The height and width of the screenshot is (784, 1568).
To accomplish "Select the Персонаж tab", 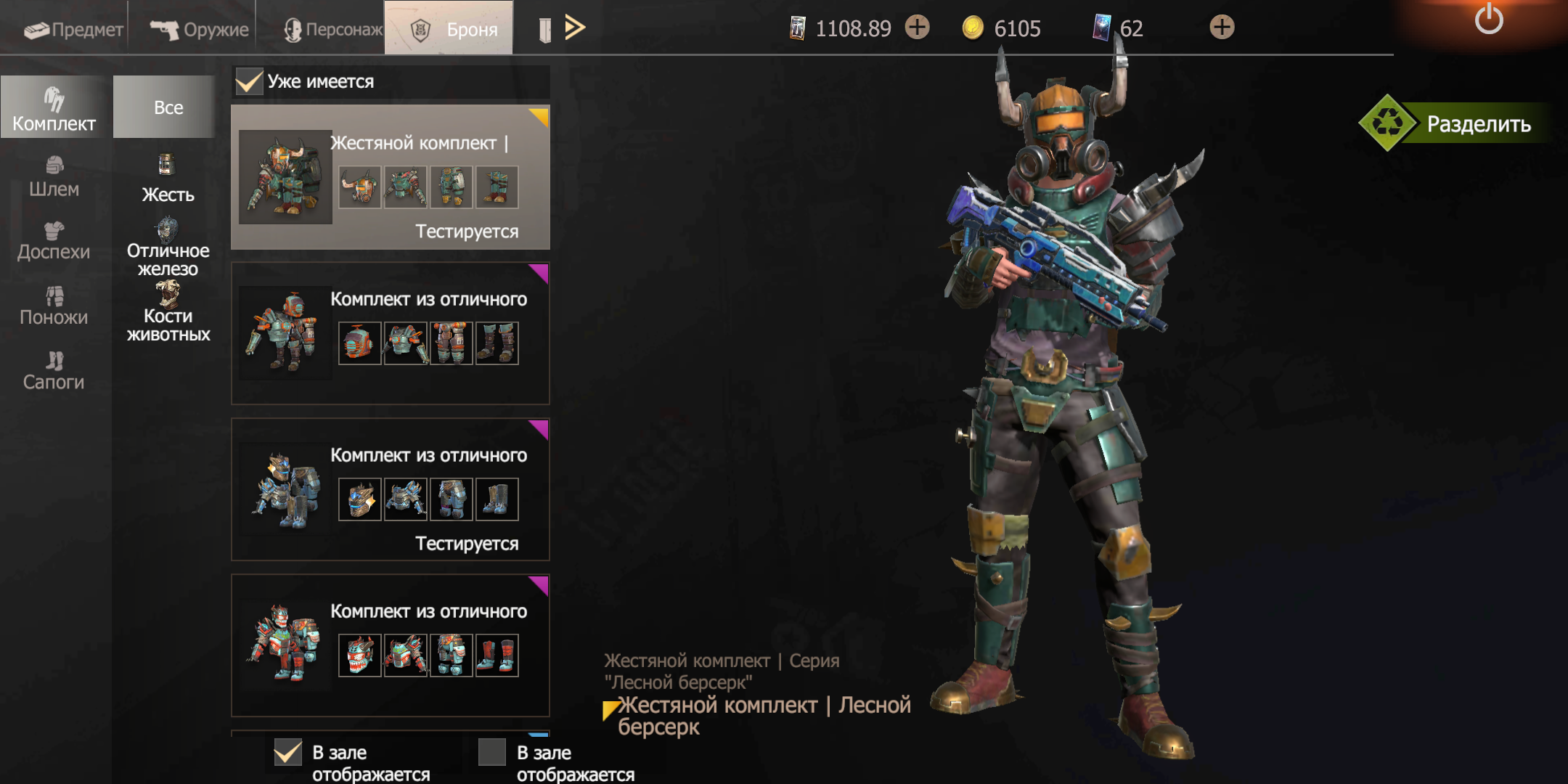I will (332, 29).
